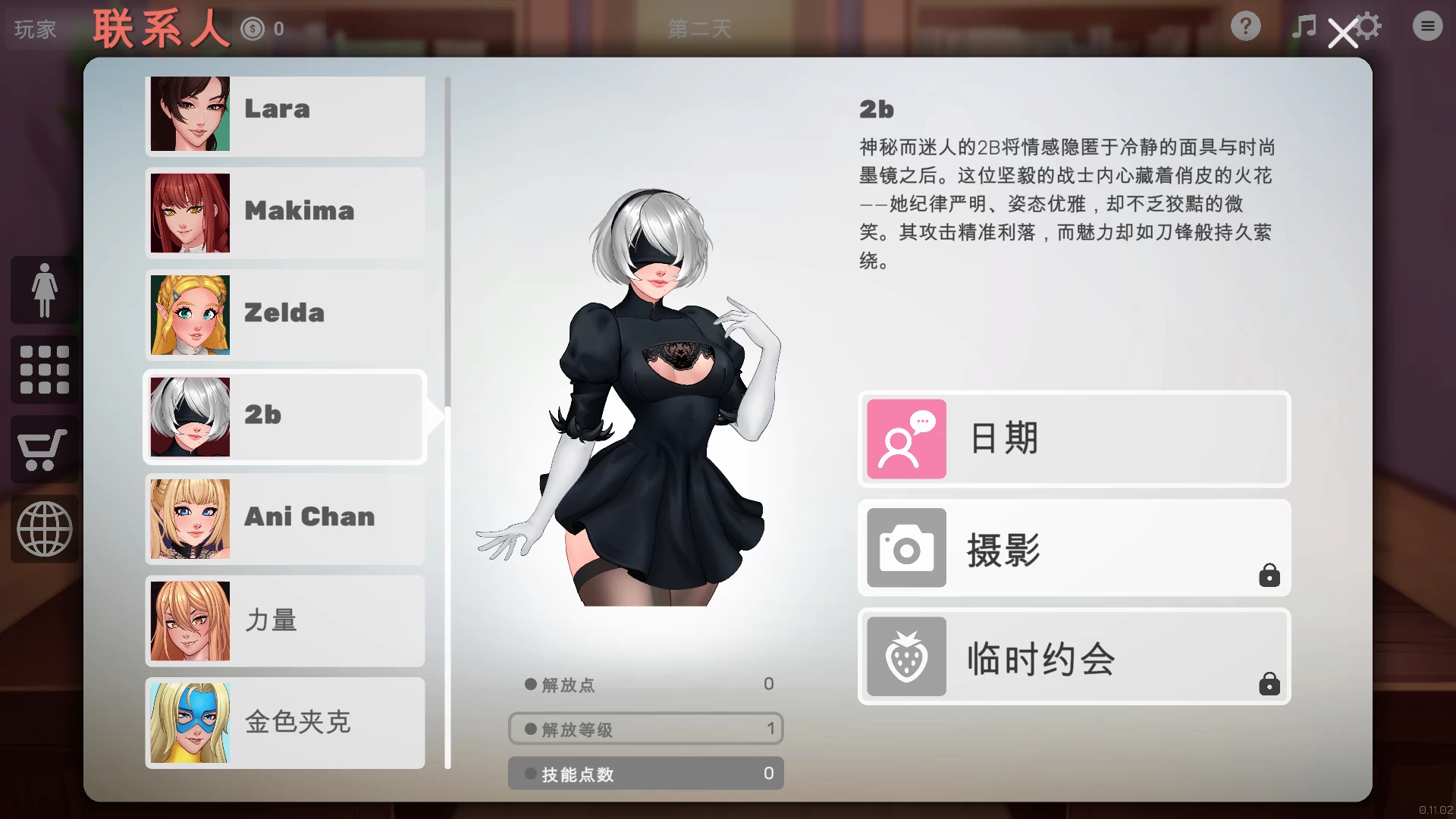Screen dimensions: 1456x819
Task: Open the character/women panel in the sidebar
Action: 43,289
